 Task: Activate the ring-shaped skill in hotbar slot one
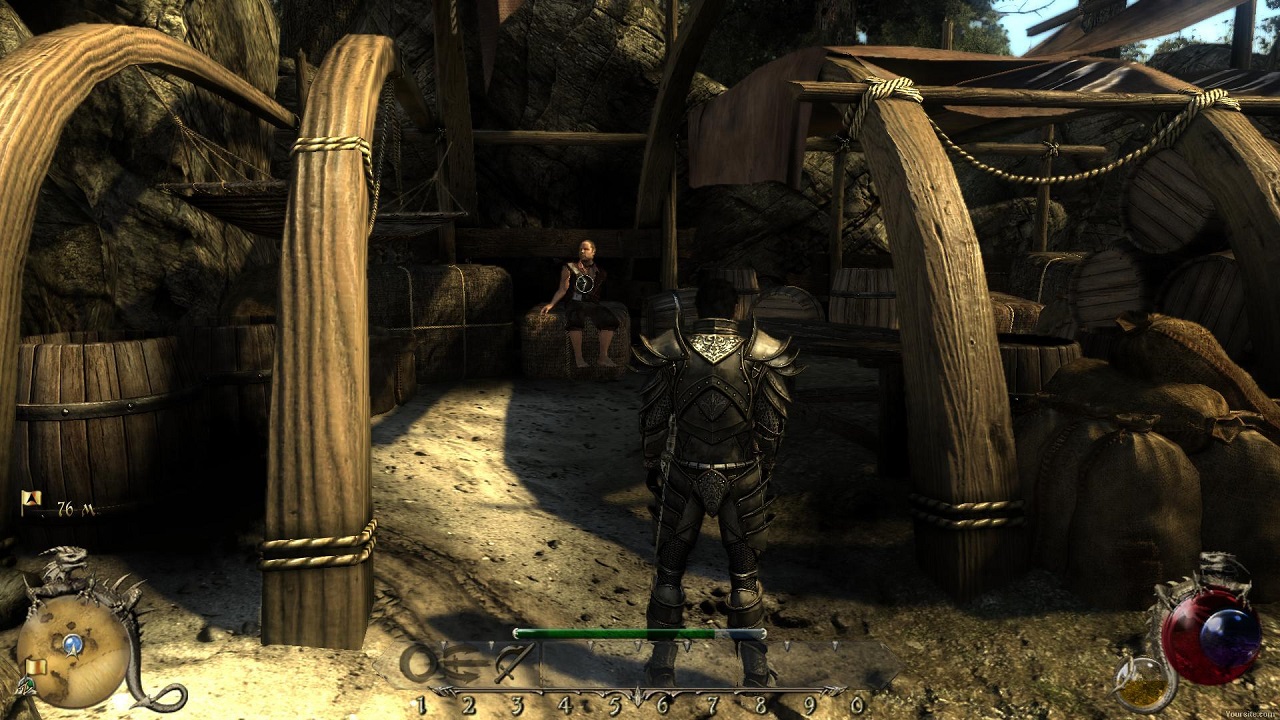tap(421, 663)
